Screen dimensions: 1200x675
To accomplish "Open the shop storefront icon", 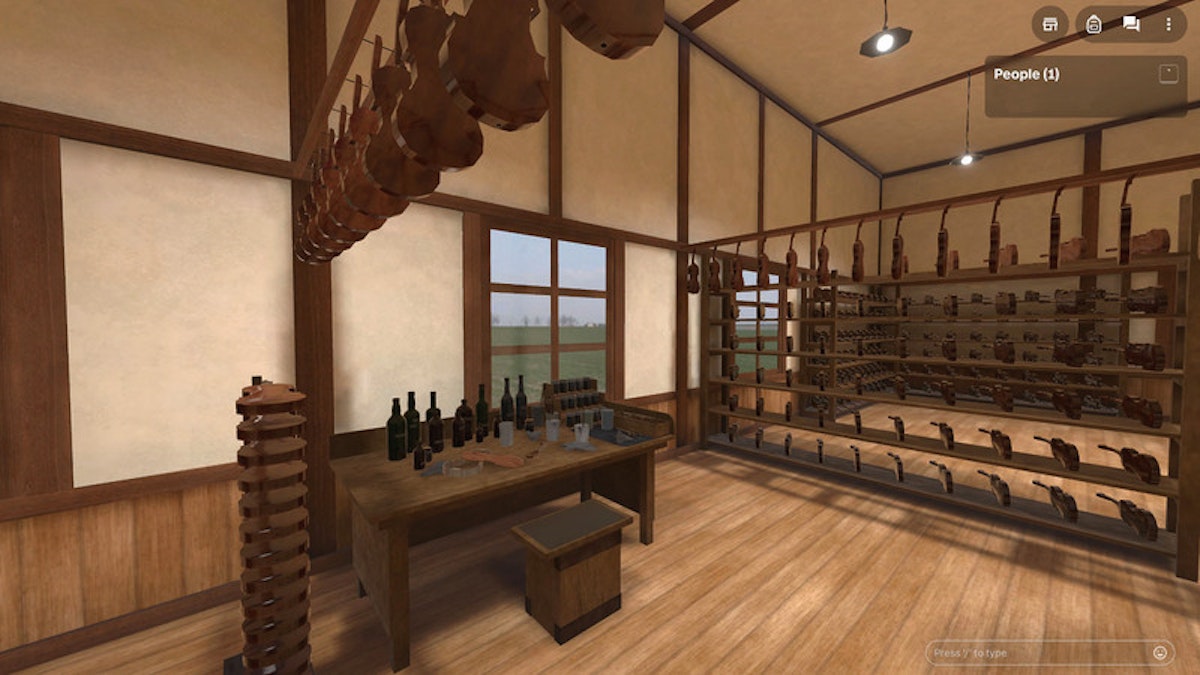I will tap(1050, 24).
